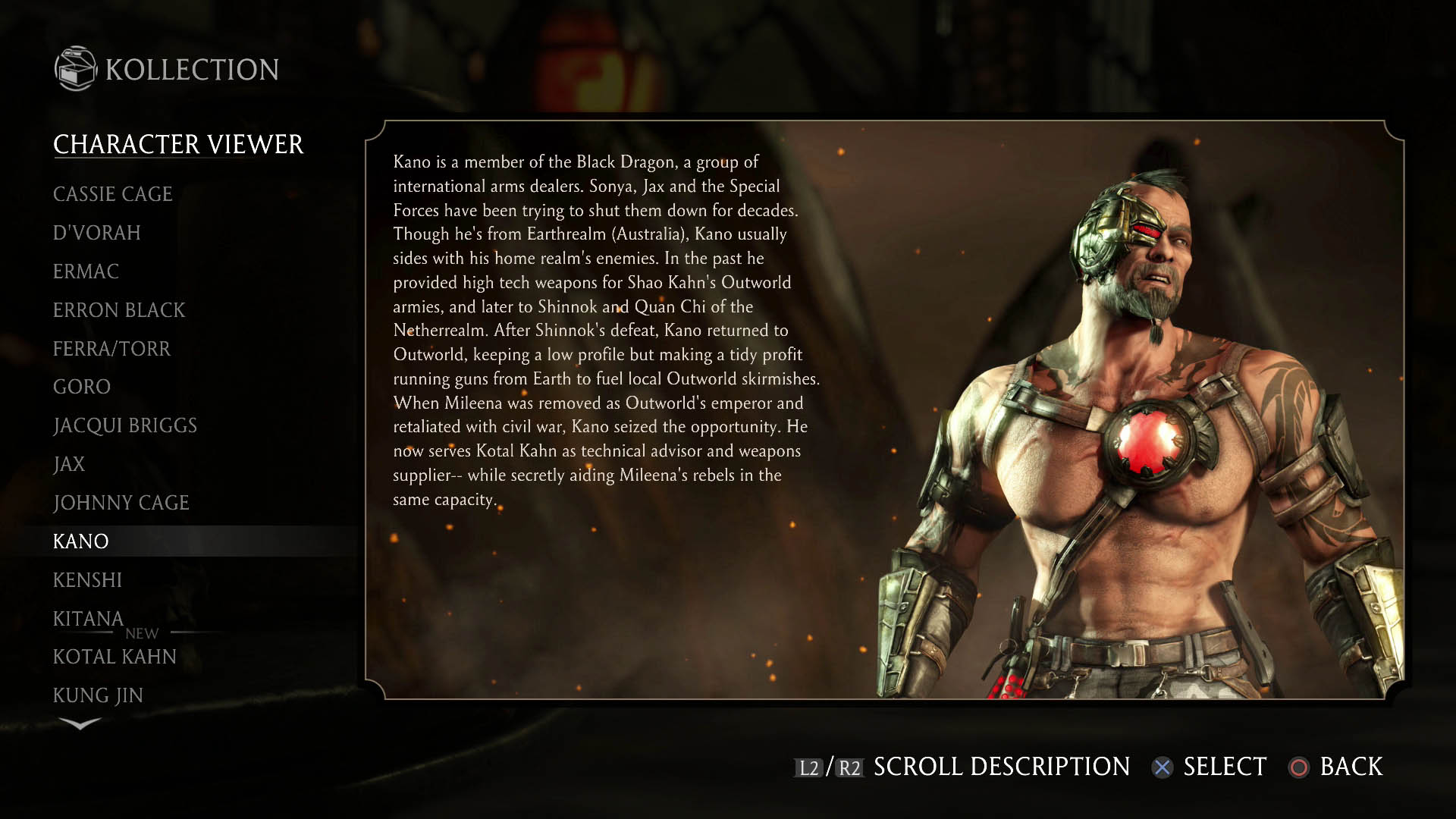Select GORO from the roster
Viewport: 1456px width, 819px height.
82,387
